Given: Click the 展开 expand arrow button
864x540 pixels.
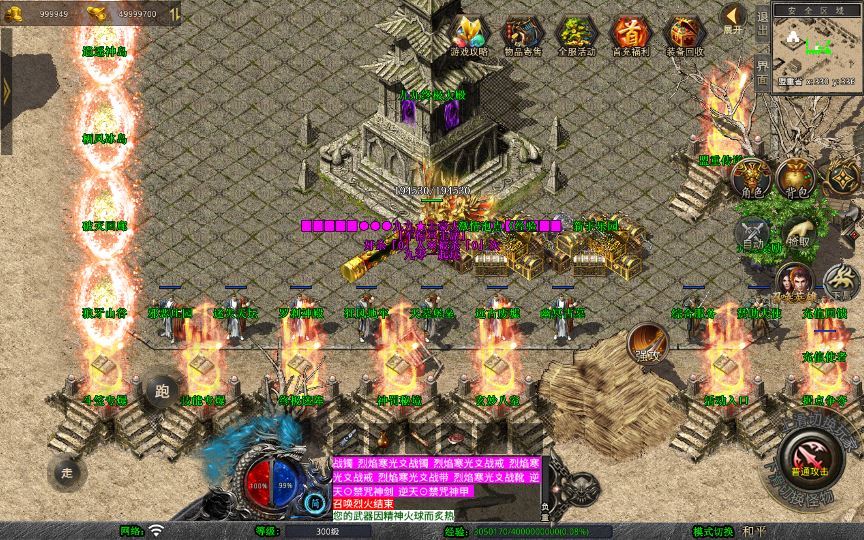Looking at the screenshot, I should [734, 18].
